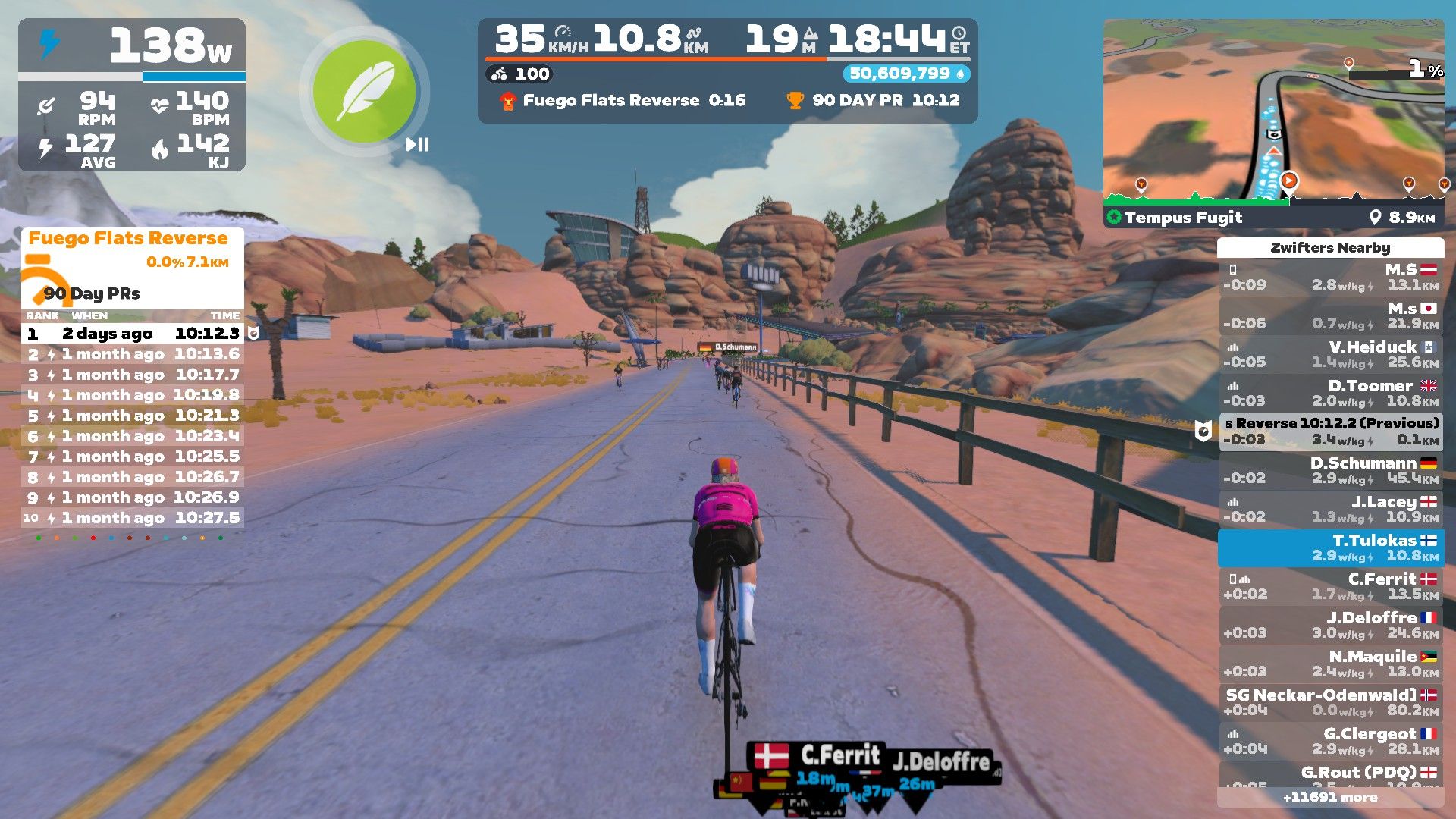The height and width of the screenshot is (819, 1456).
Task: Select J.Lacey in Zwifters Nearby
Action: coord(1331,509)
